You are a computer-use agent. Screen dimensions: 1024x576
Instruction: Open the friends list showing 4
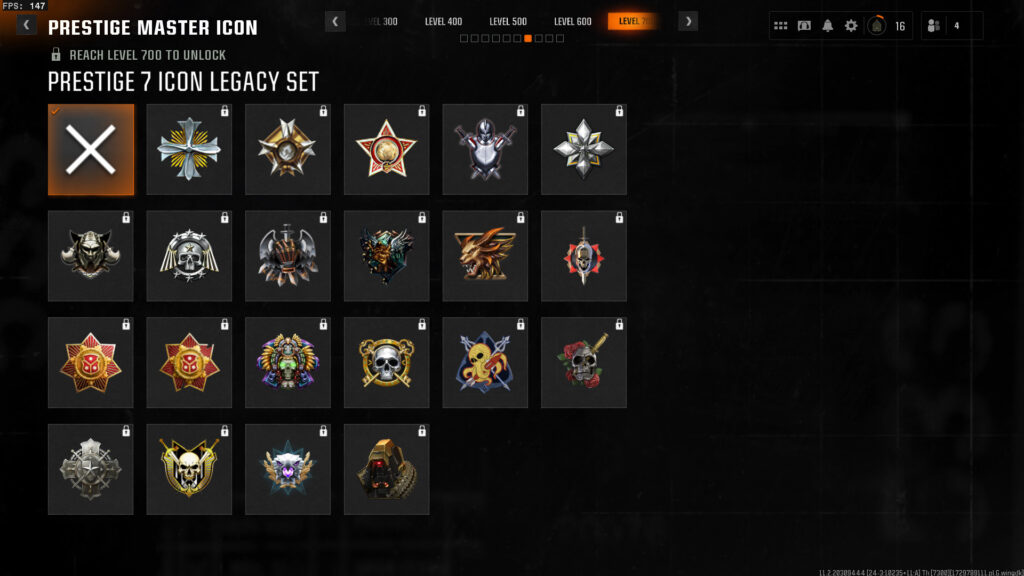pyautogui.click(x=950, y=26)
